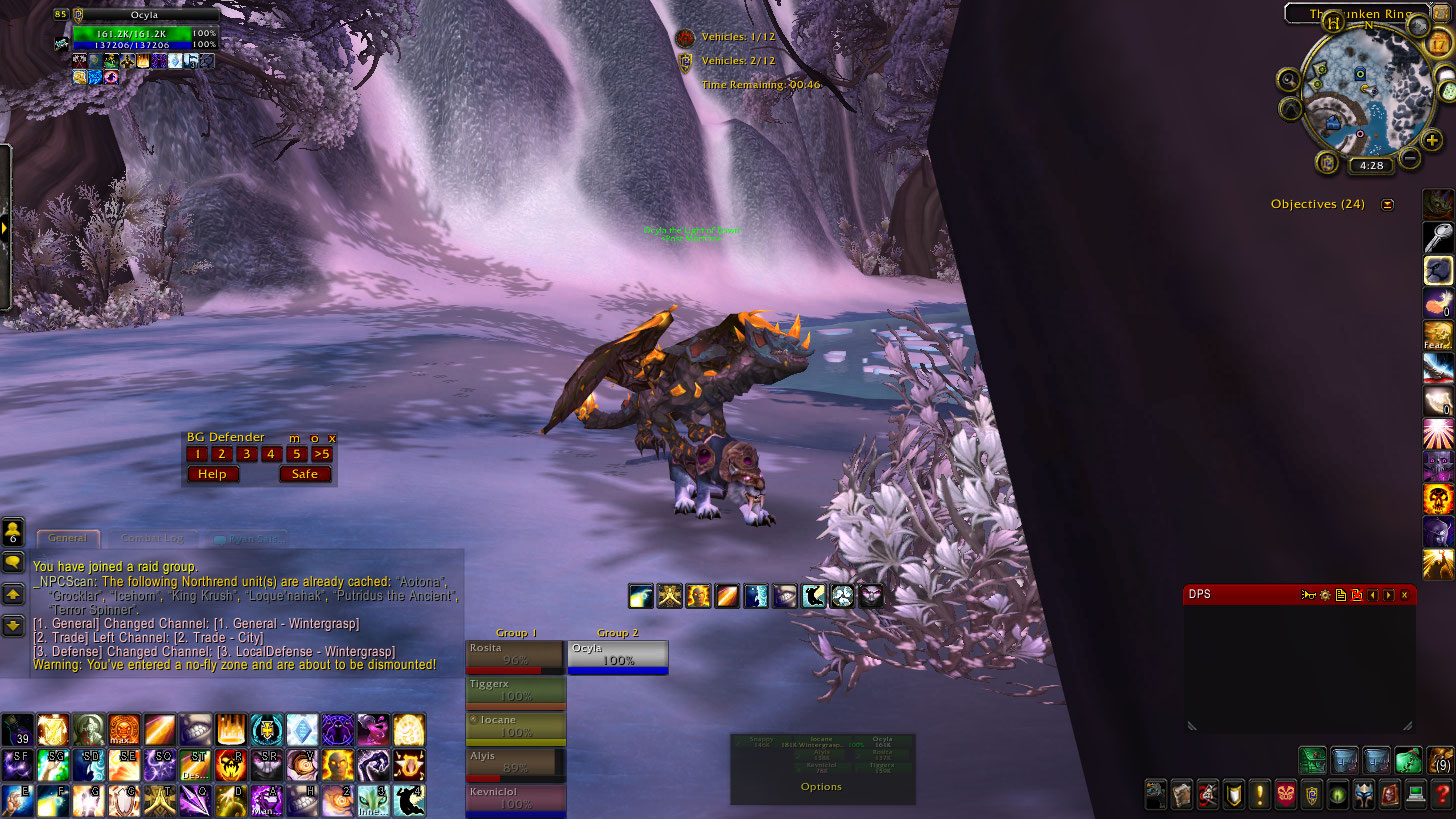1456x819 pixels.
Task: Announce Safe in BG Defender
Action: click(305, 474)
